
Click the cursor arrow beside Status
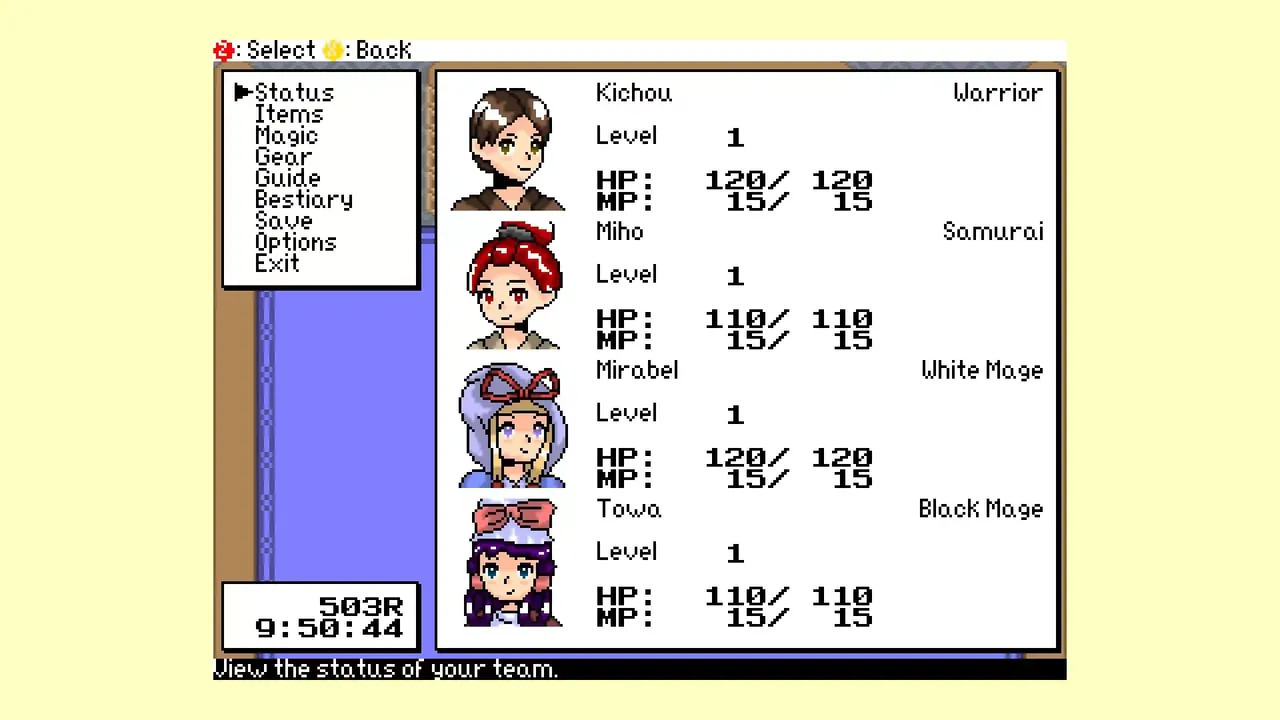243,92
